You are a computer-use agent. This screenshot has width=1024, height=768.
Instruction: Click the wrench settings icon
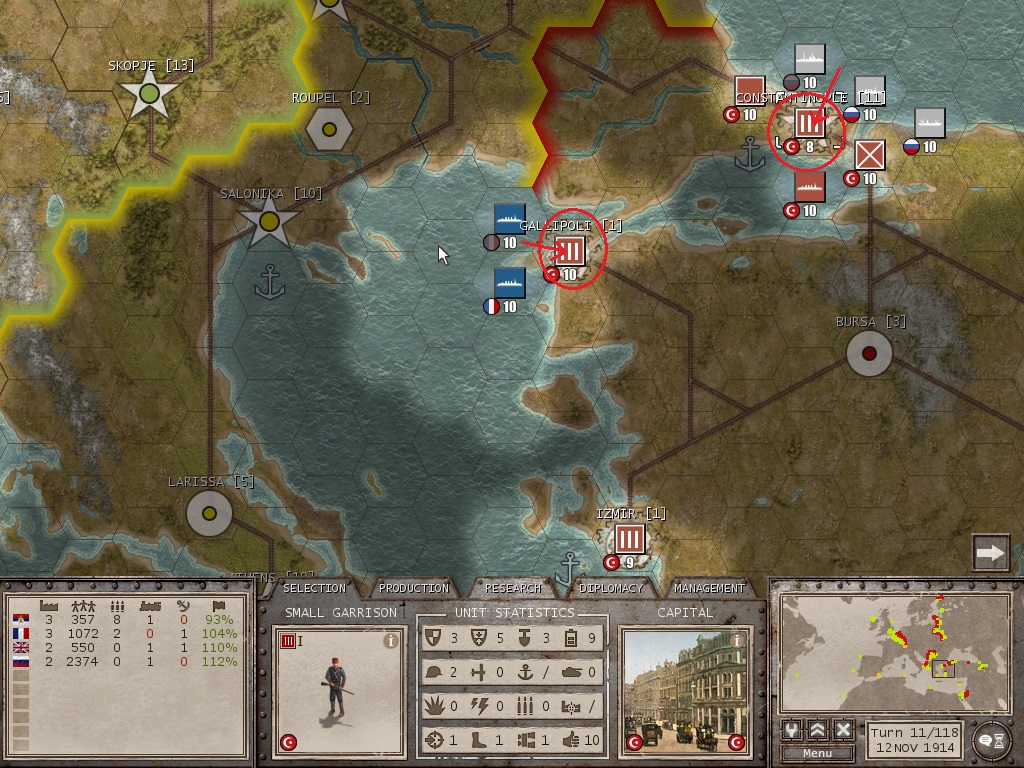(792, 730)
